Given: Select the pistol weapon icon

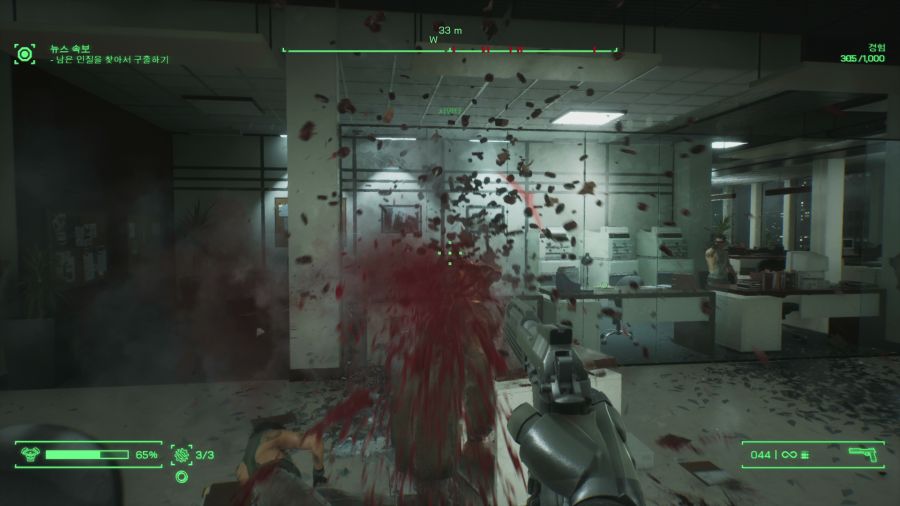Looking at the screenshot, I should pyautogui.click(x=862, y=455).
